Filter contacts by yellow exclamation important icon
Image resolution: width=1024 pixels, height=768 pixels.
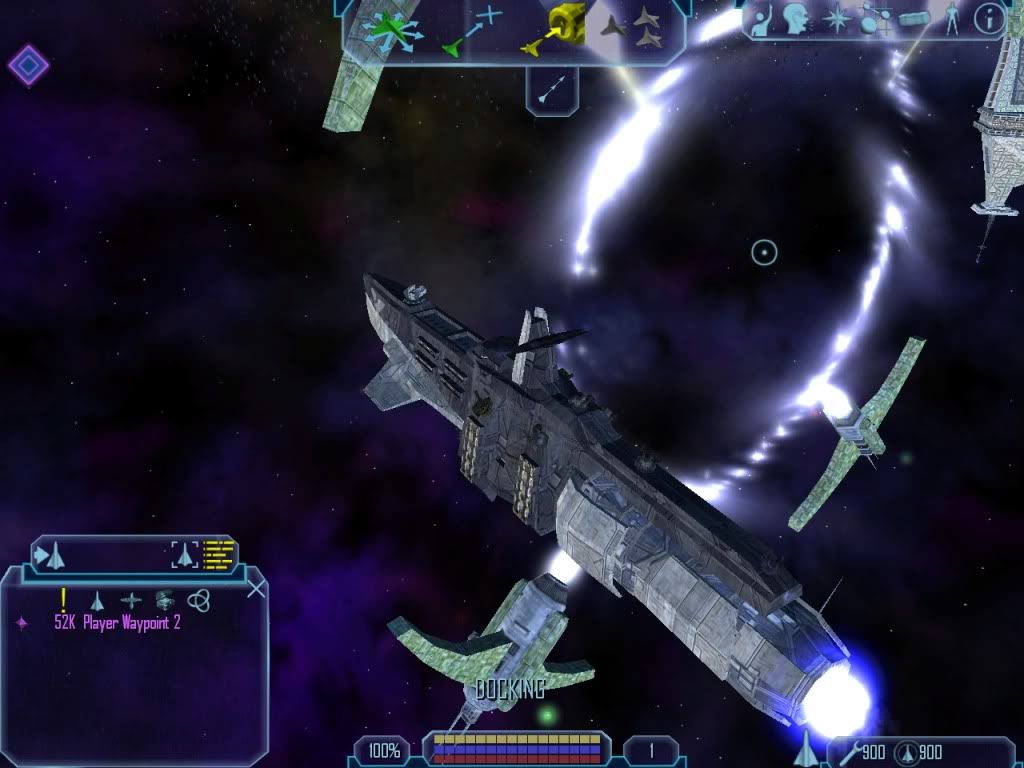click(63, 599)
